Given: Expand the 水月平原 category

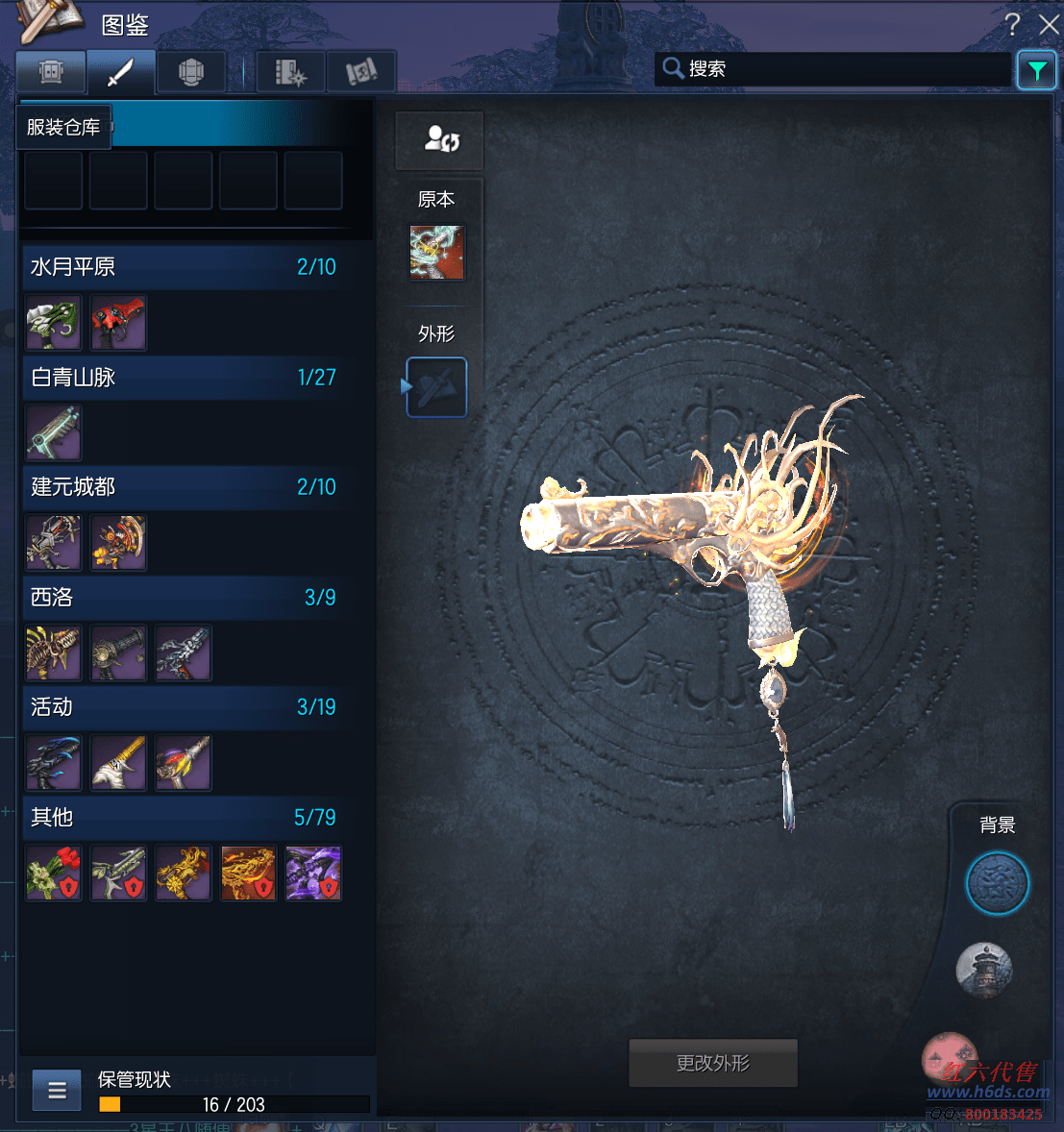Looking at the screenshot, I should point(183,267).
